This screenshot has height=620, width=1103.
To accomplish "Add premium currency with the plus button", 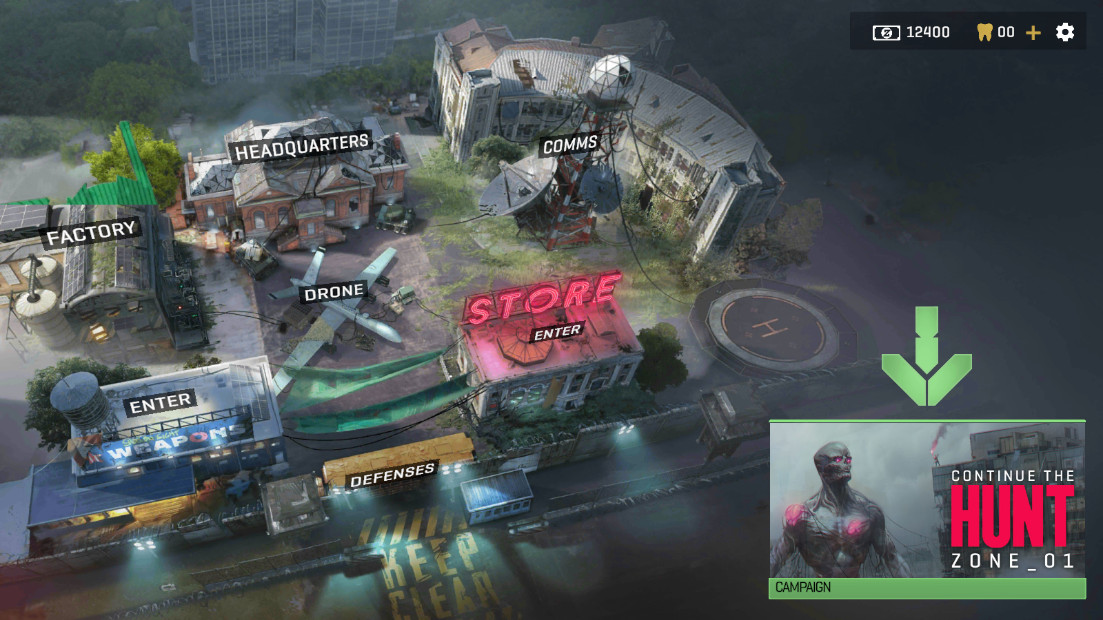I will click(1033, 32).
